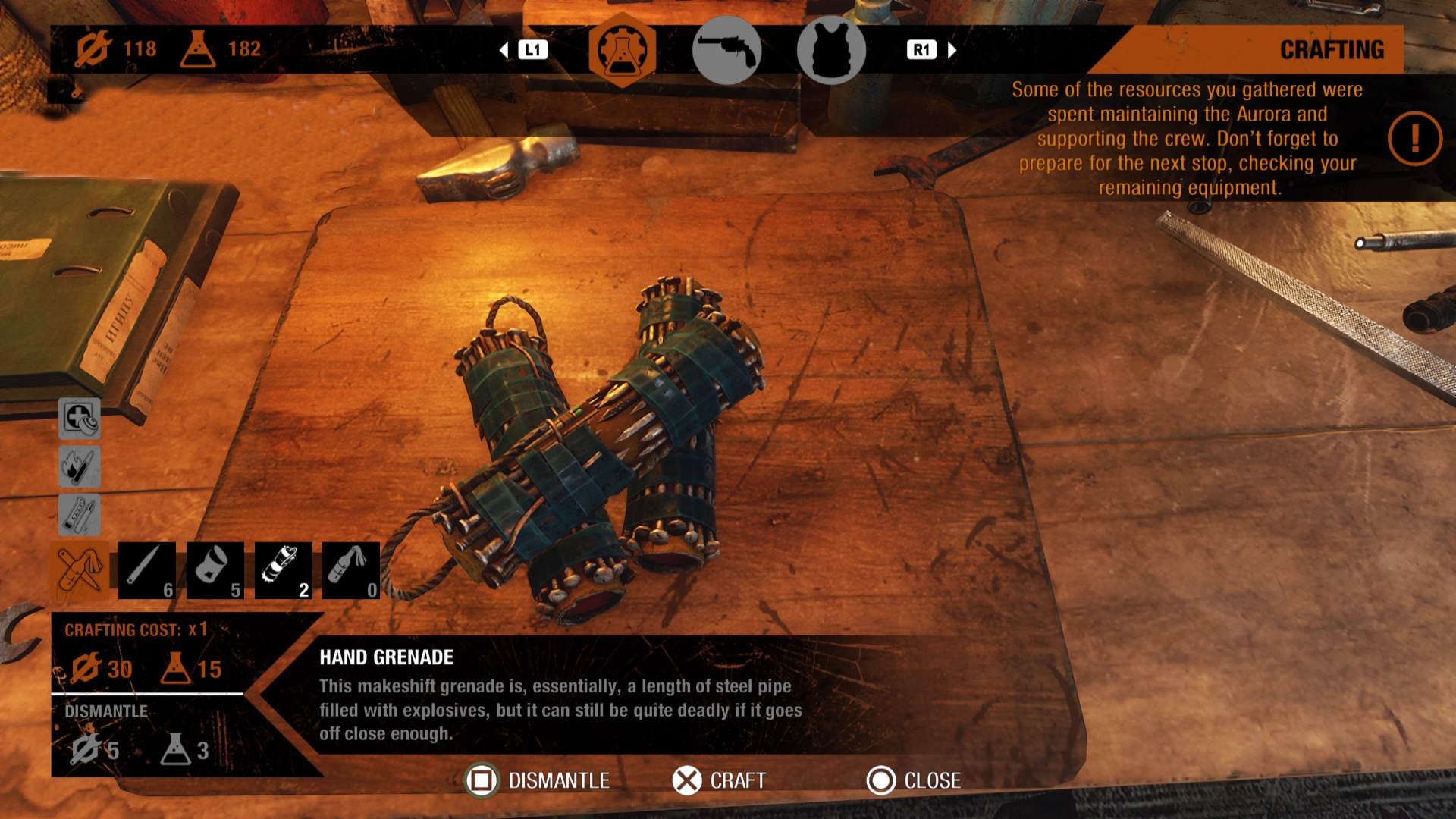The image size is (1456, 819).
Task: Click the exclamation mark notice icon
Action: click(1414, 139)
